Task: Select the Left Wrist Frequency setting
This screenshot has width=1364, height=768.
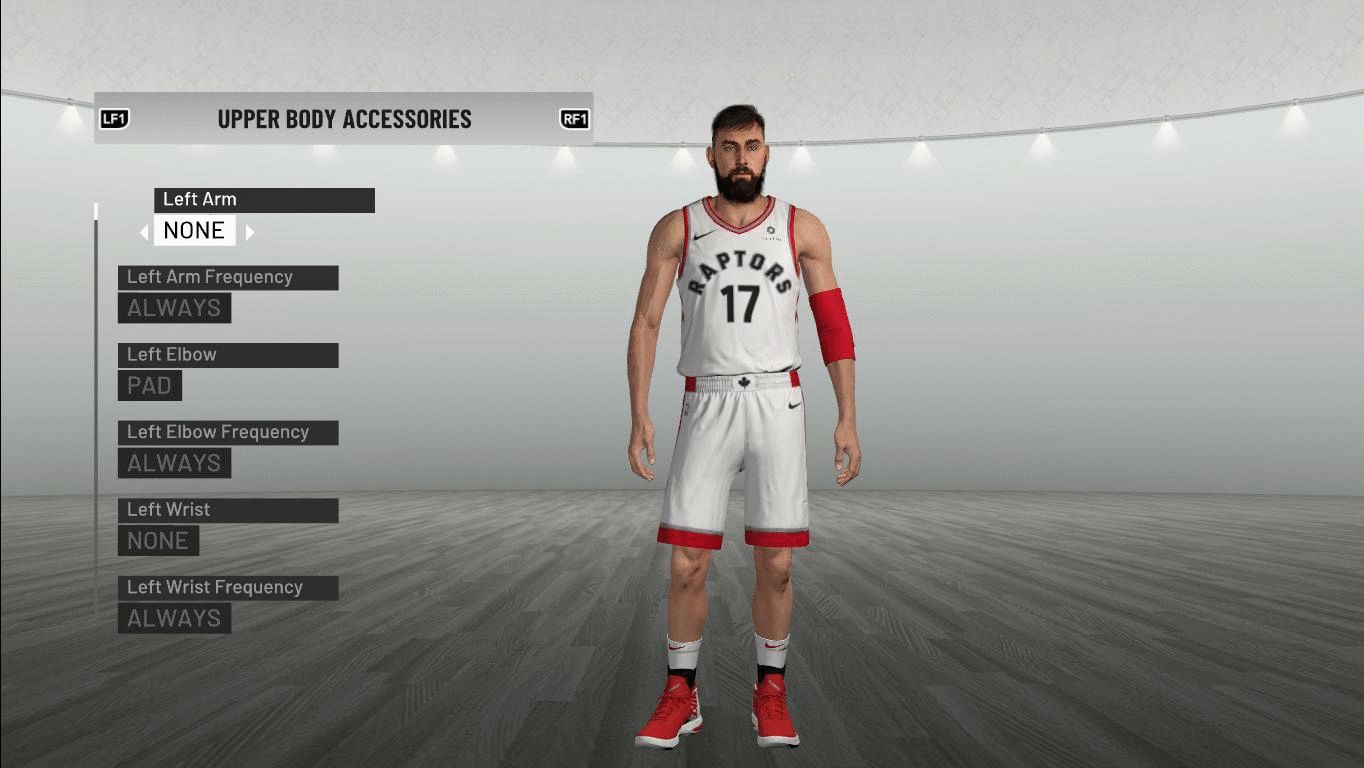Action: pos(228,588)
